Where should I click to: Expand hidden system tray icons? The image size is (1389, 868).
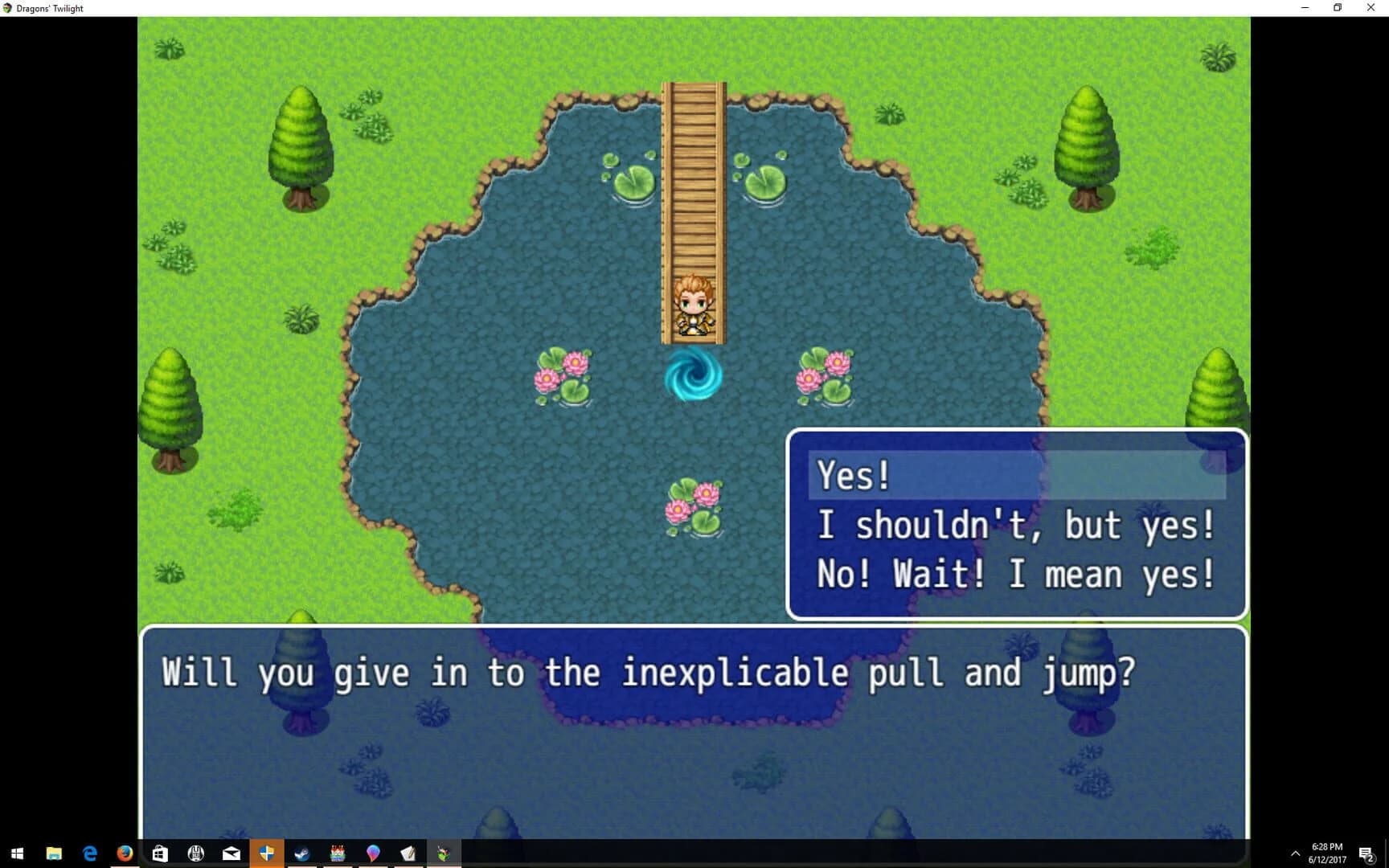pos(1297,854)
